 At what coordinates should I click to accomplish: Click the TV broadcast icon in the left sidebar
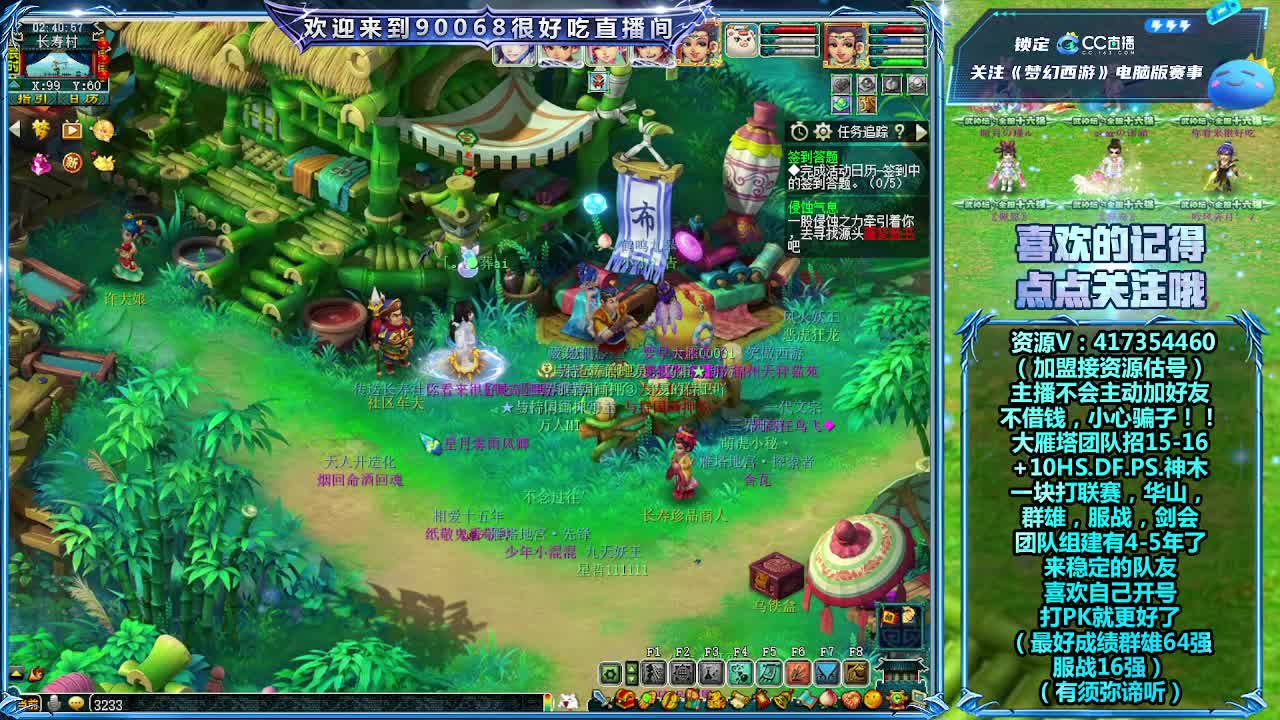pos(71,131)
